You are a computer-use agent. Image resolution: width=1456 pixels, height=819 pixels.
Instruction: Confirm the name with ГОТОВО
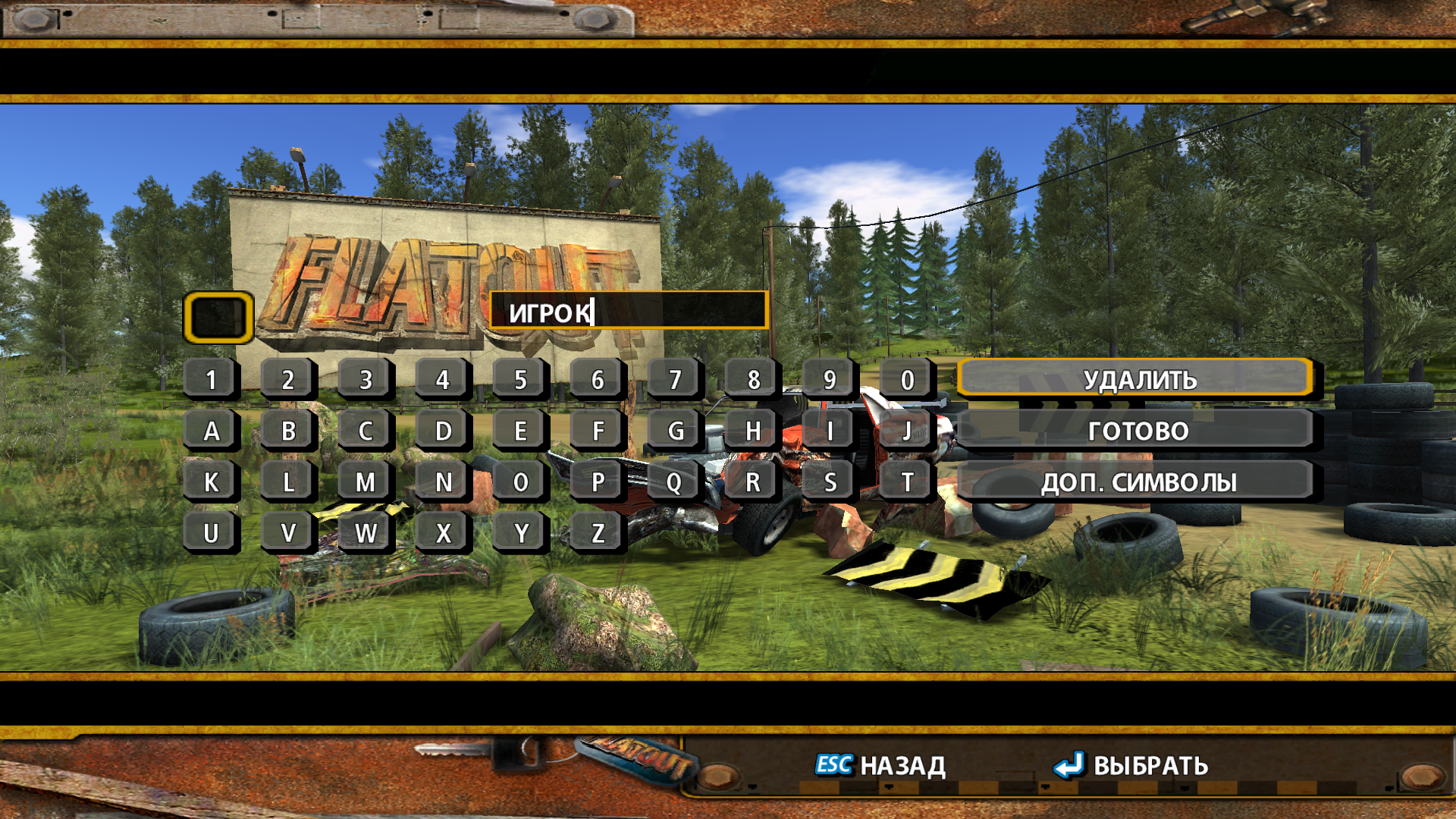point(1136,431)
